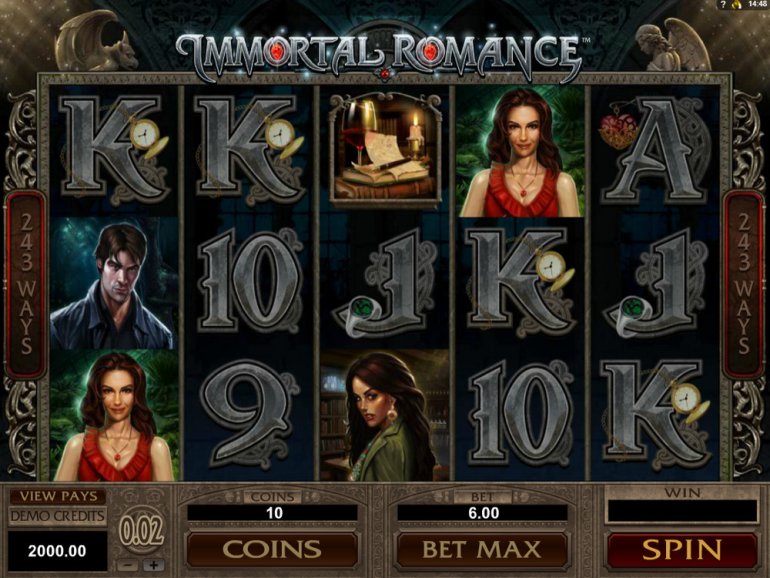This screenshot has width=770, height=578.
Task: Decrease coin size with the minus button
Action: (x=129, y=565)
